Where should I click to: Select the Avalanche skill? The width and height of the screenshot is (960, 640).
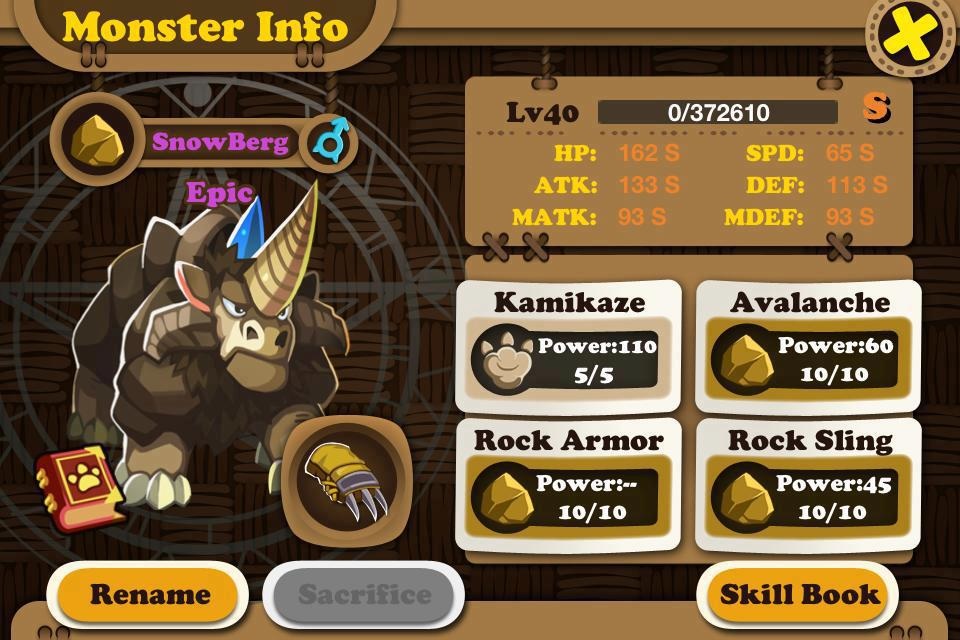pyautogui.click(x=809, y=345)
